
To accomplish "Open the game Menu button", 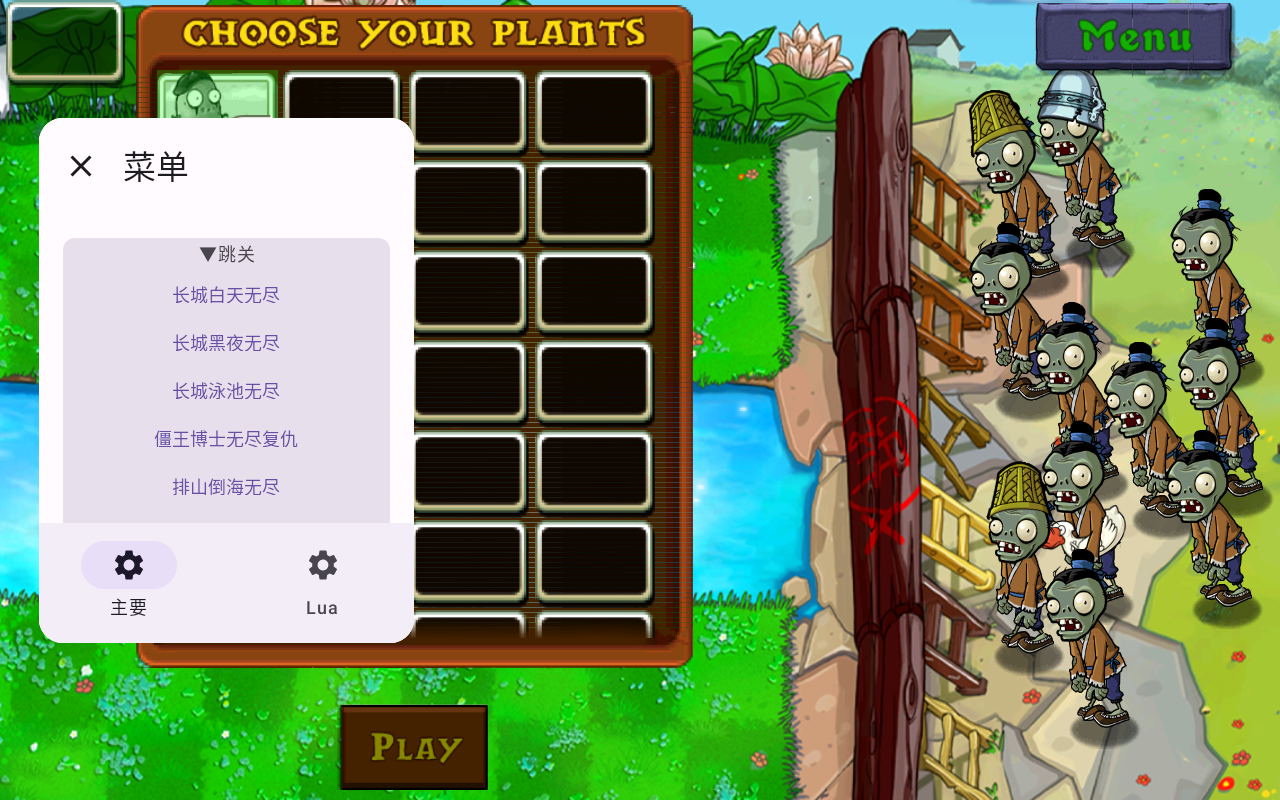I will (x=1134, y=37).
